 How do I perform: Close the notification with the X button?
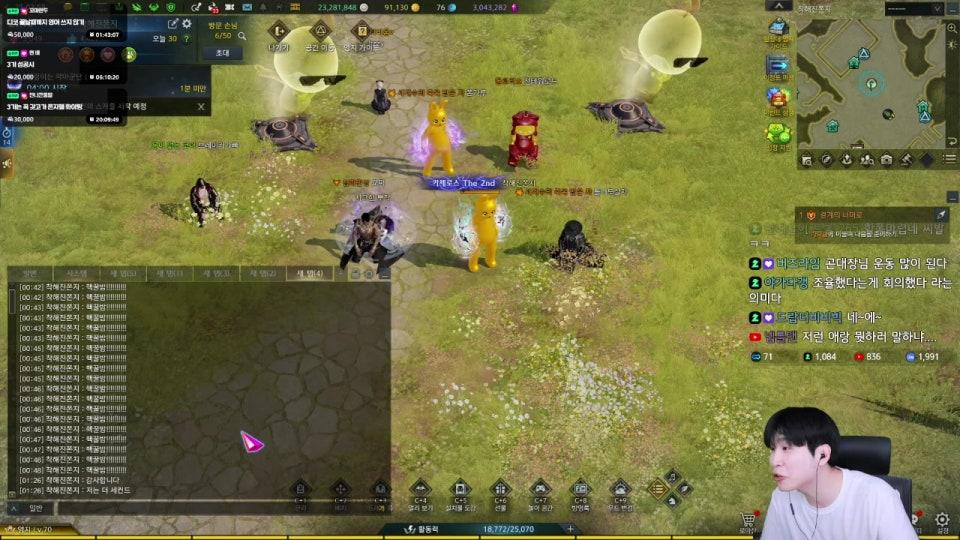[x=201, y=106]
